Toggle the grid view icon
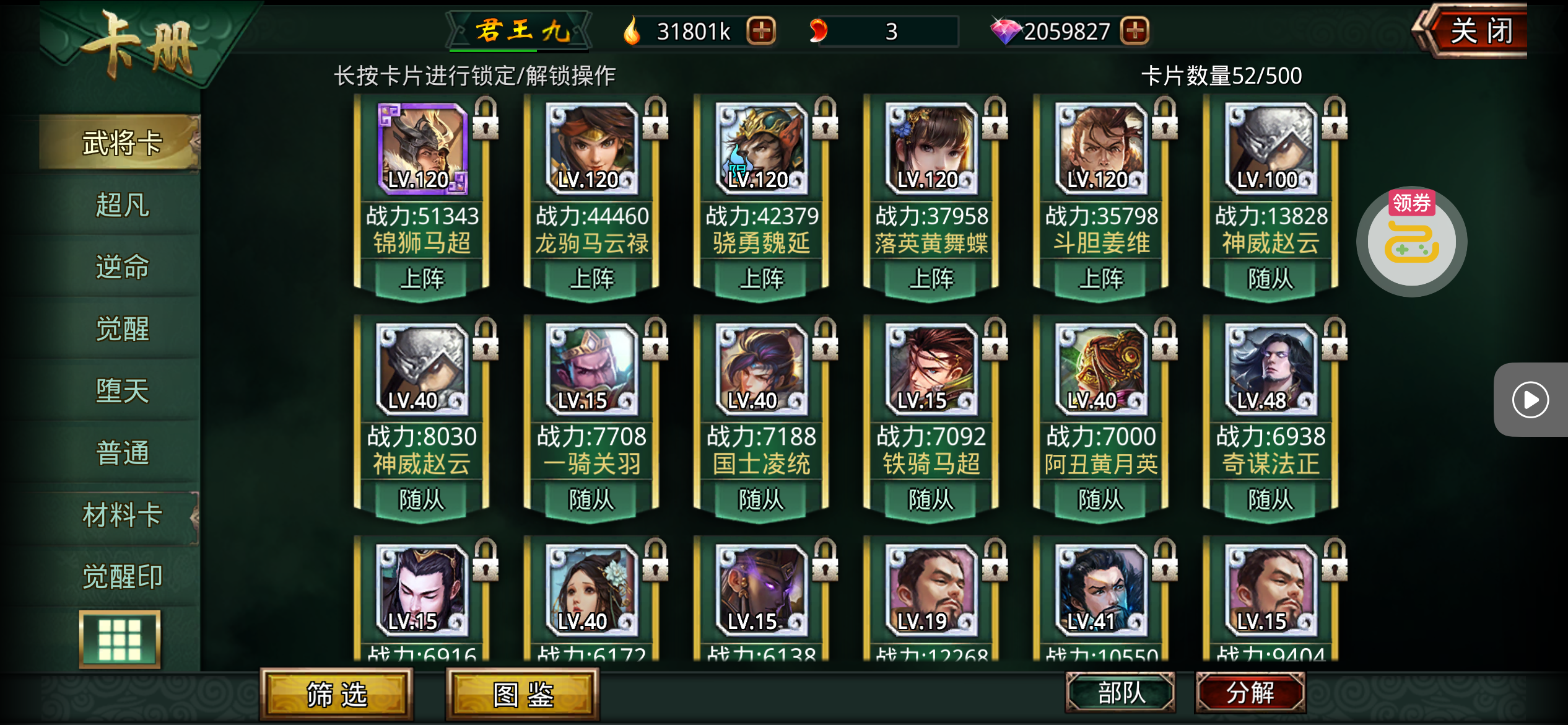Image resolution: width=1568 pixels, height=725 pixels. pyautogui.click(x=120, y=639)
